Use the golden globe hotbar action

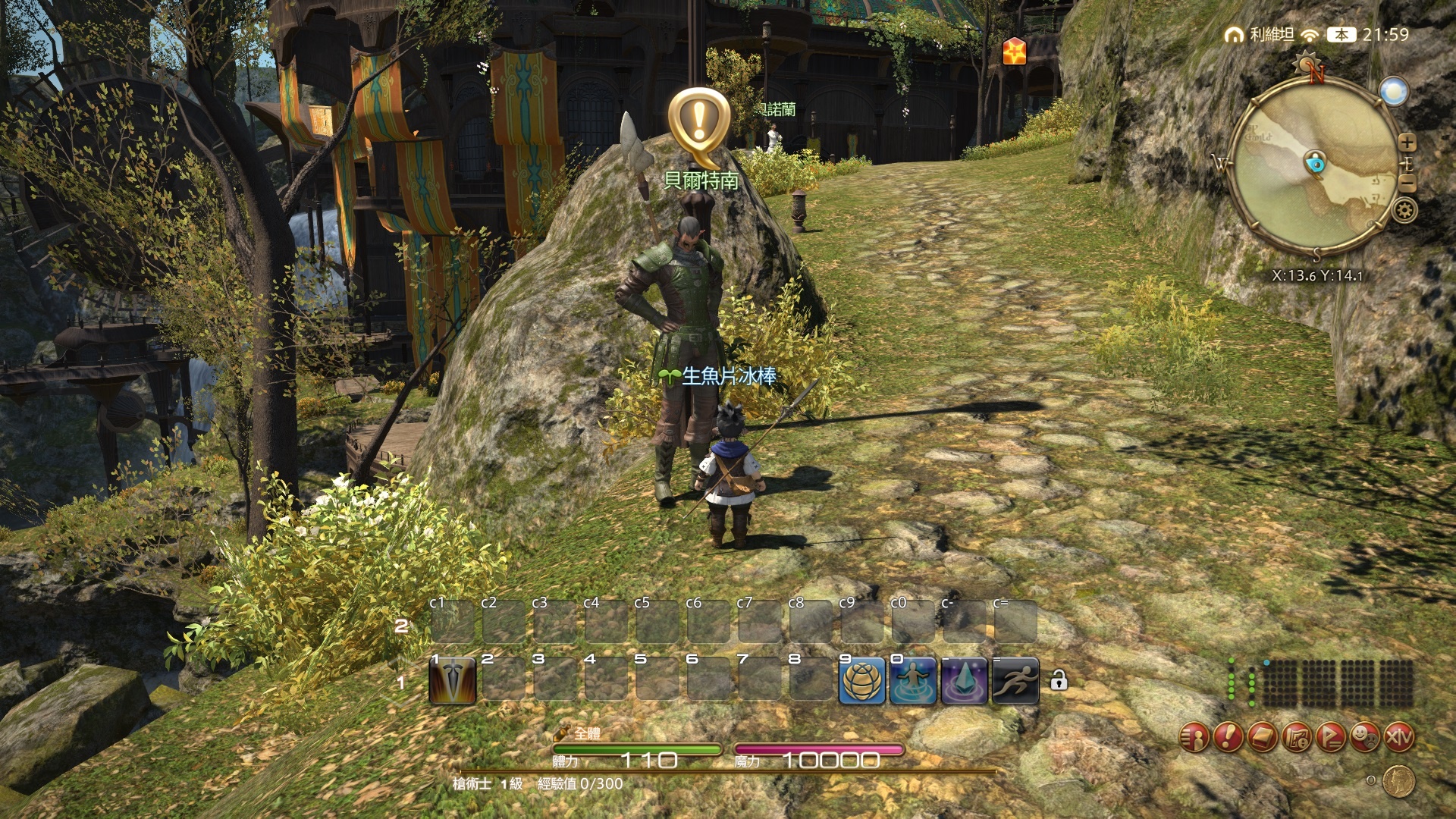coord(861,681)
